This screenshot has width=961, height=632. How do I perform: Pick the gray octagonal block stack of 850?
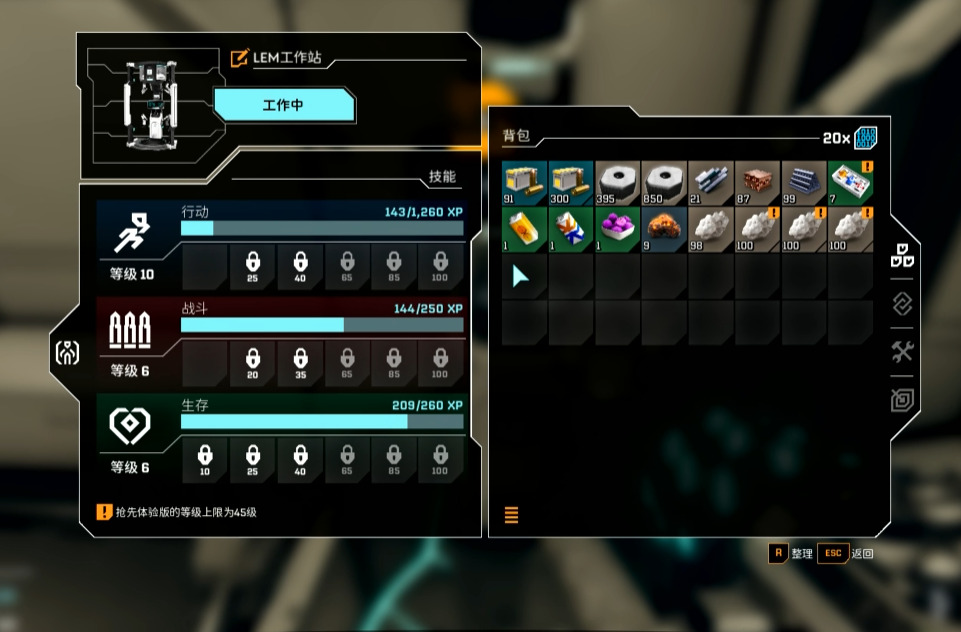tap(664, 183)
